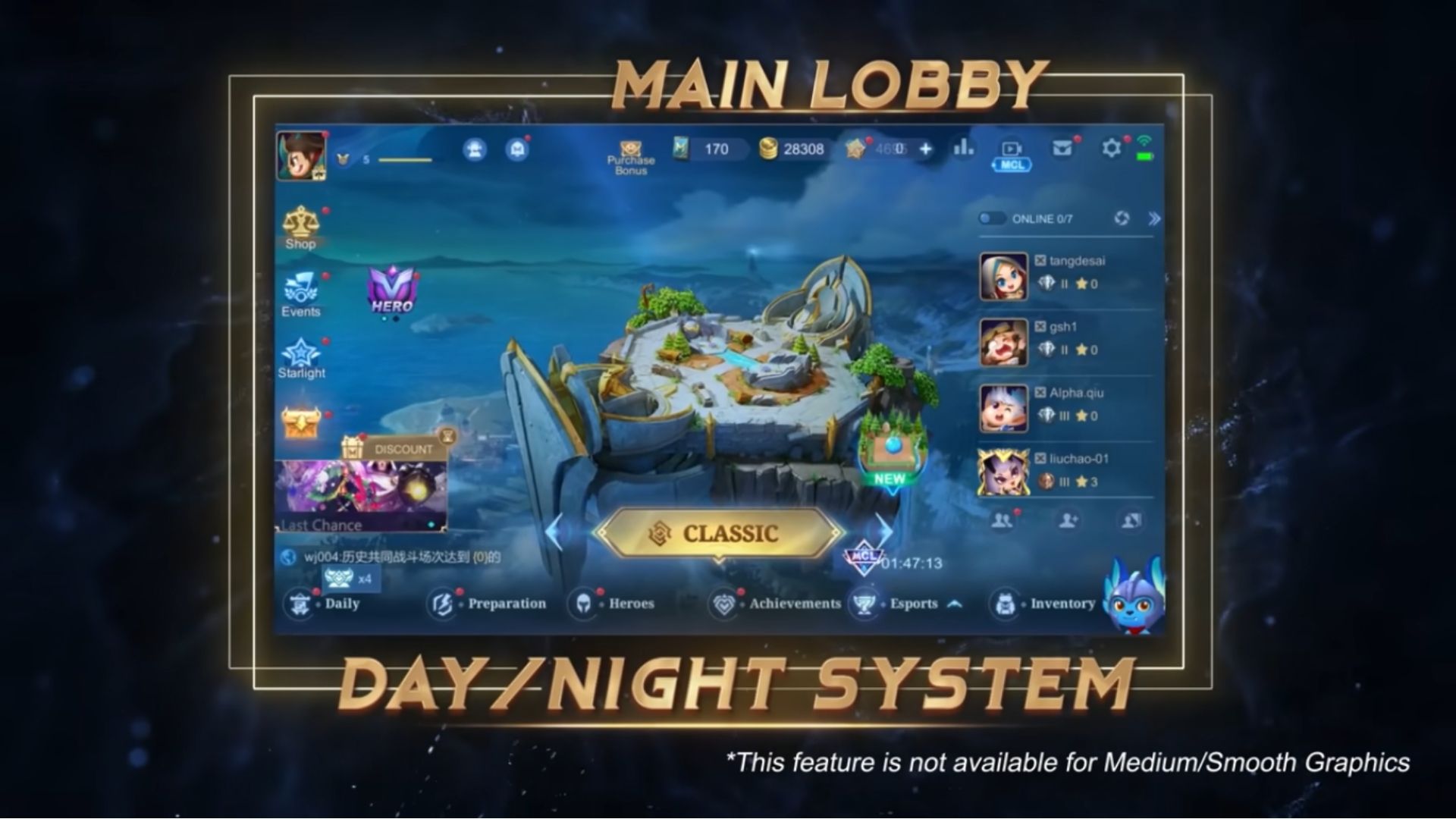Expand the friends panel double-arrow chevron
The width and height of the screenshot is (1456, 819).
[x=1153, y=218]
